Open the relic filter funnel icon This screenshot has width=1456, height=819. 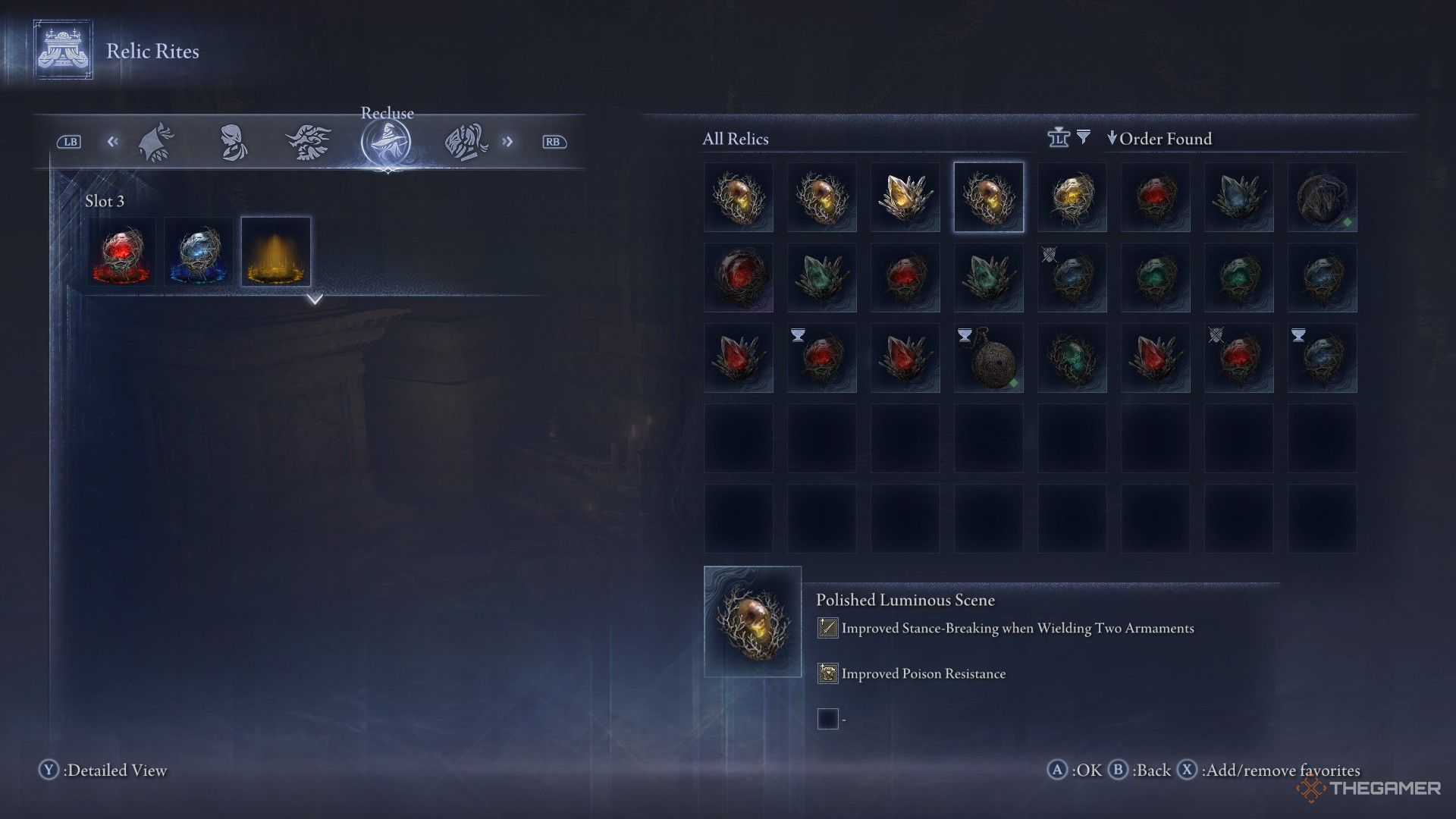[x=1084, y=137]
